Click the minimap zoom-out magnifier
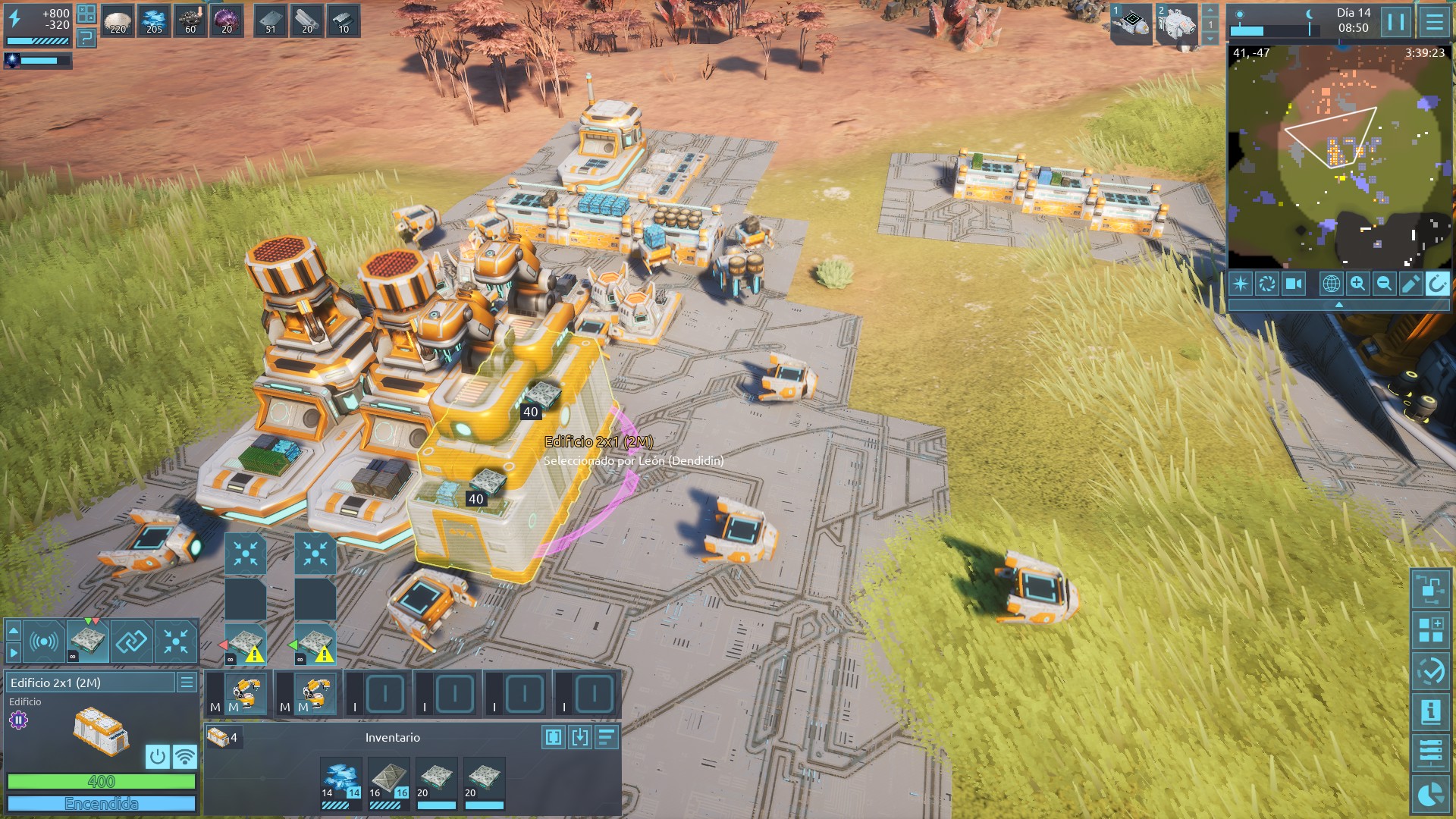This screenshot has height=819, width=1456. tap(1384, 284)
